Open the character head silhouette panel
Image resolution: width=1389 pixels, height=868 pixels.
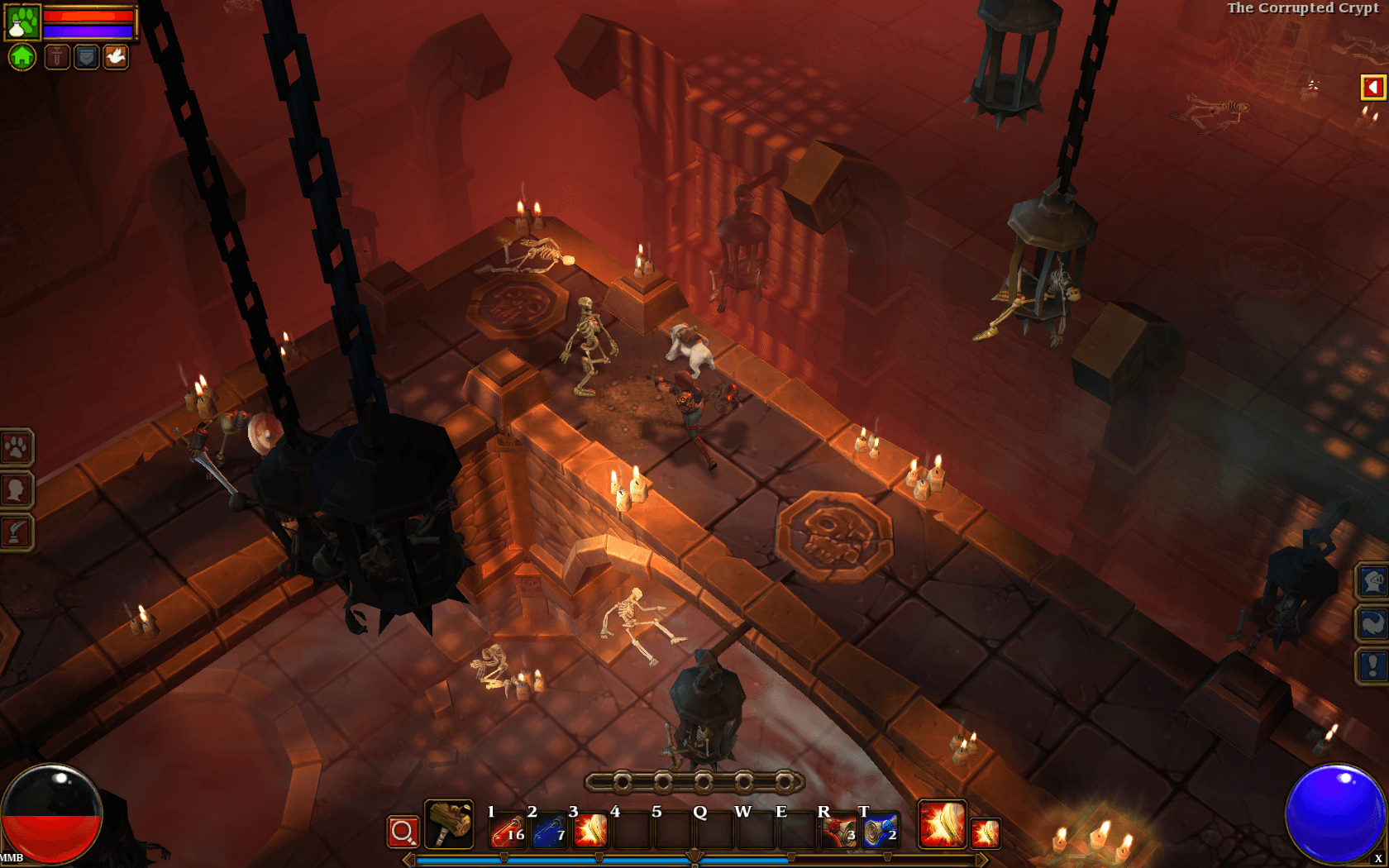(16, 489)
